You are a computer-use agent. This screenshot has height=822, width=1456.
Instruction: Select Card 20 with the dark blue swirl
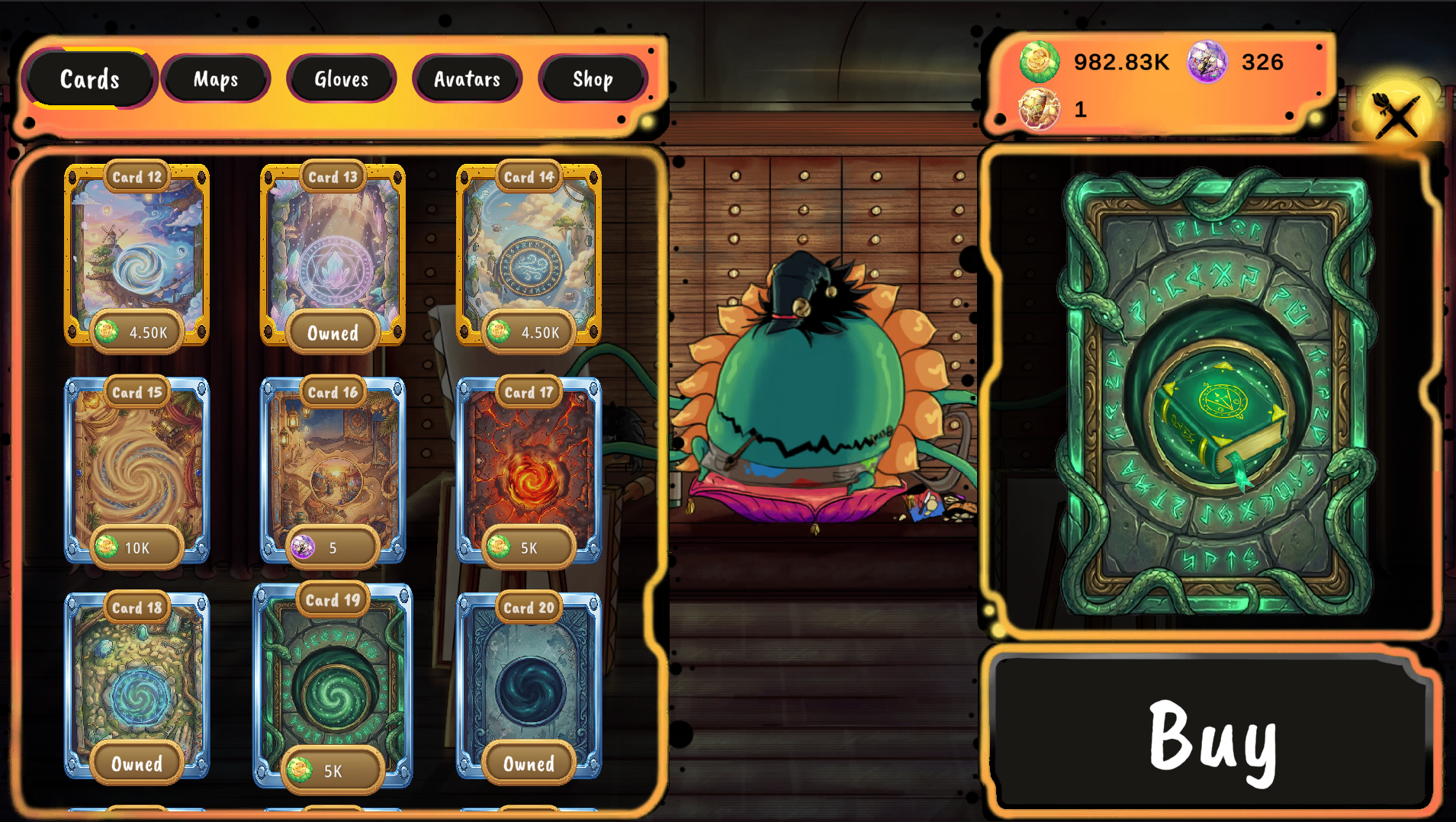[529, 686]
